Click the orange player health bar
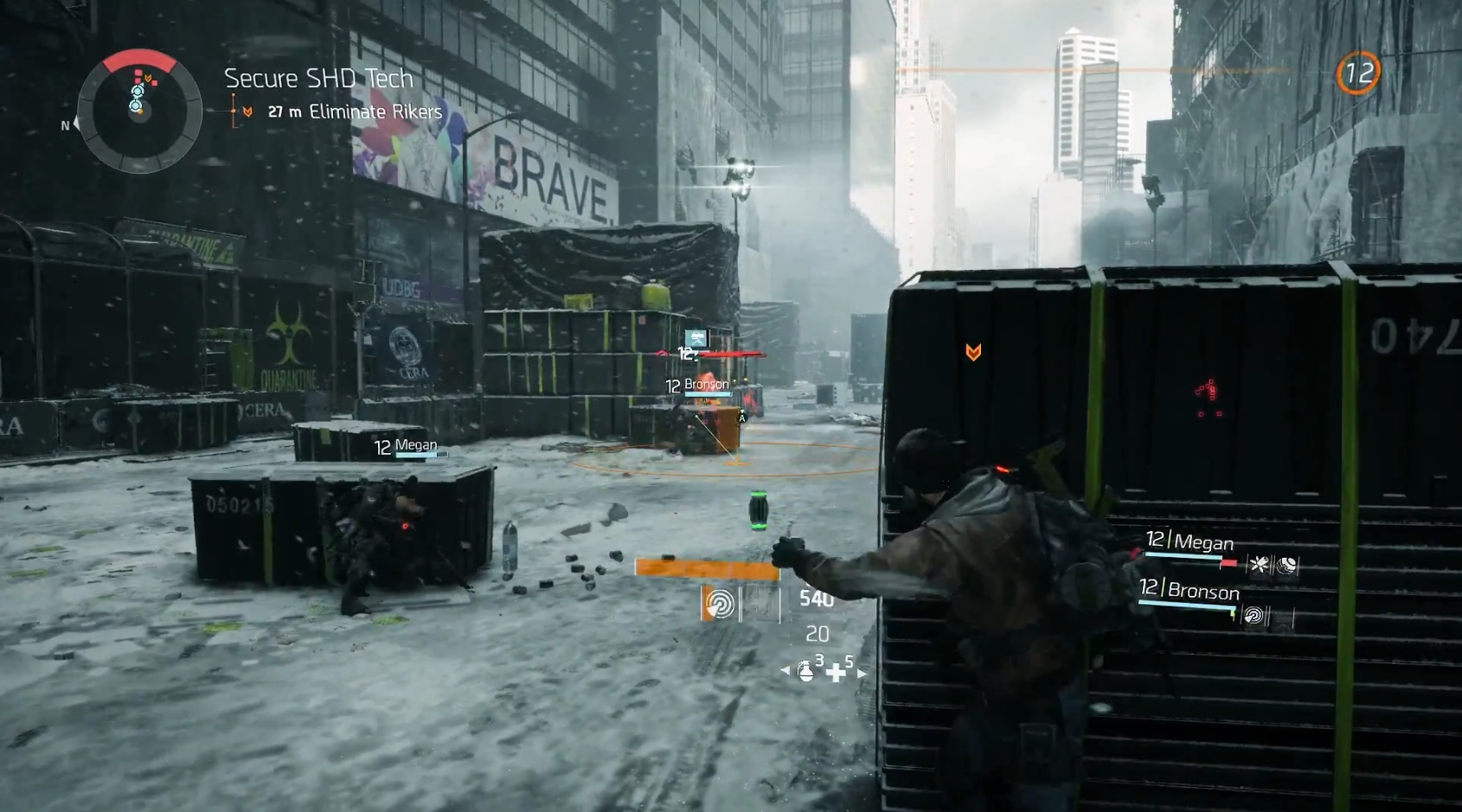This screenshot has height=812, width=1462. coord(706,567)
